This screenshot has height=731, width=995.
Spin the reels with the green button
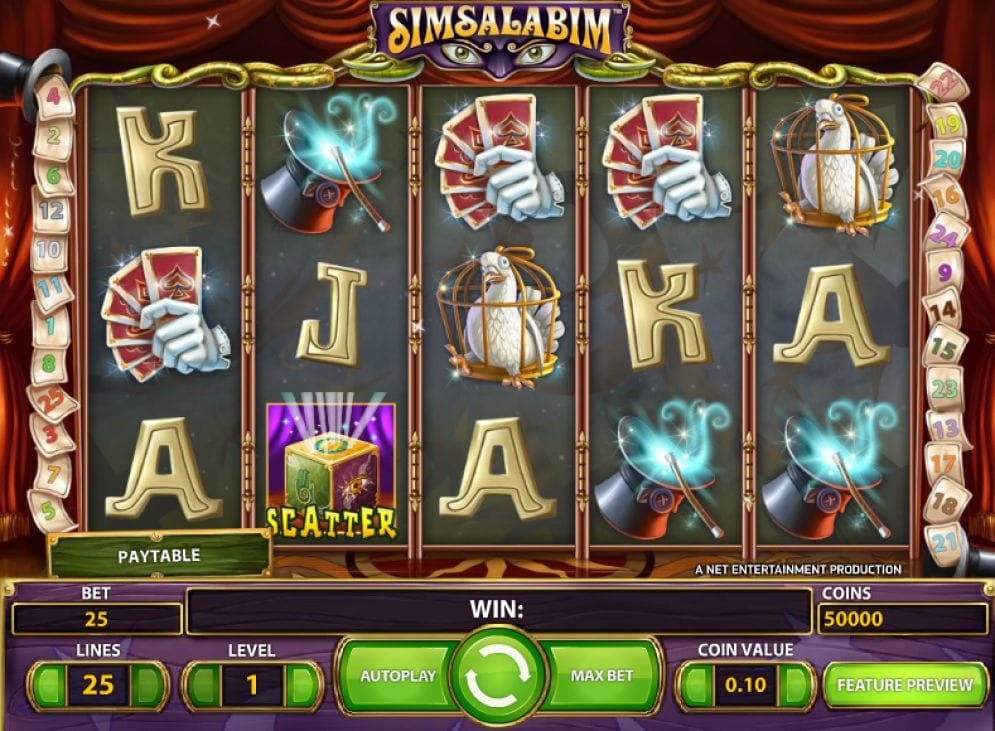(499, 678)
